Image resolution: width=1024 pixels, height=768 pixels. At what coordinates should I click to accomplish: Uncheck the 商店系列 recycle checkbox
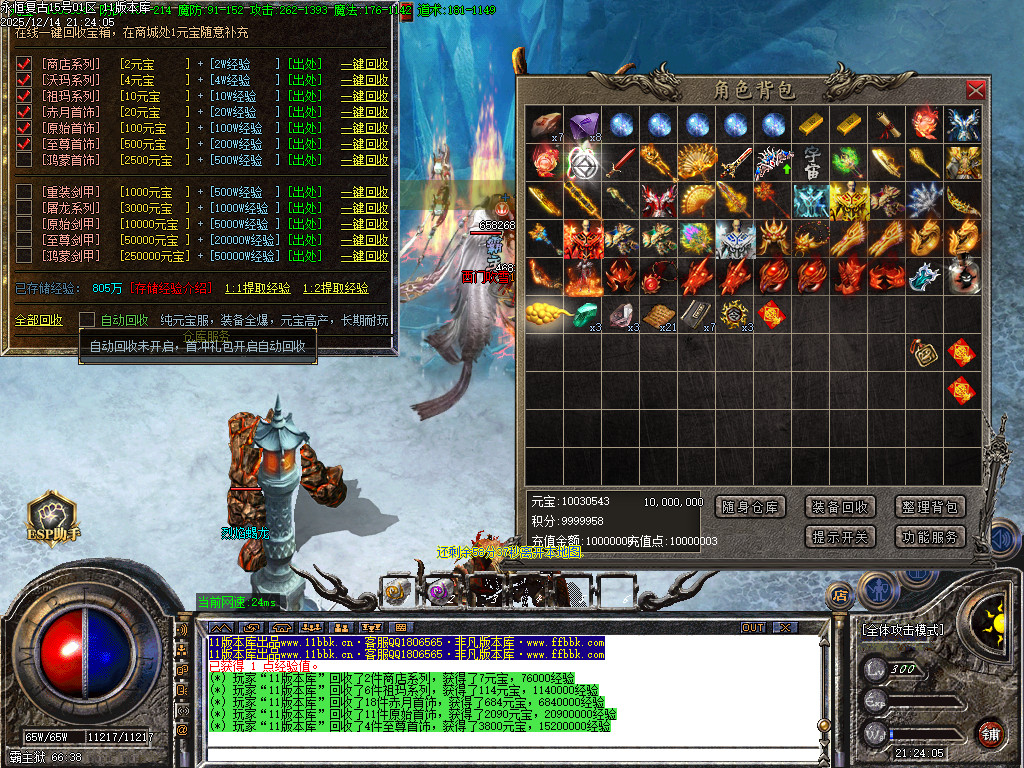point(24,64)
